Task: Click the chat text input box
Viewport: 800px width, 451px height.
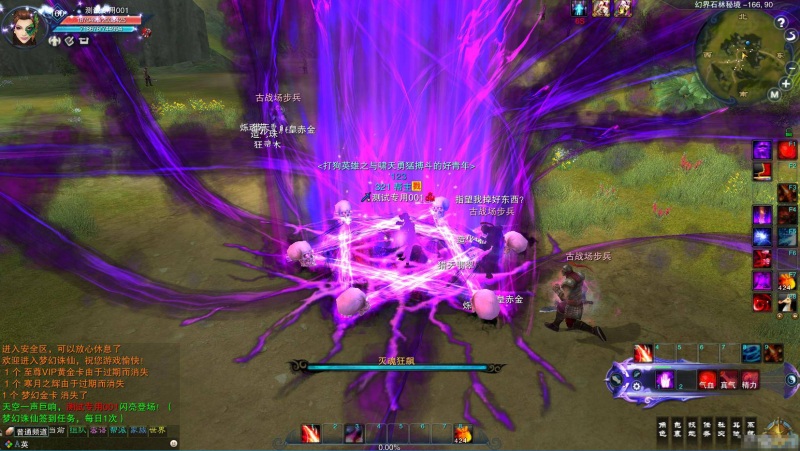Action: click(x=100, y=444)
